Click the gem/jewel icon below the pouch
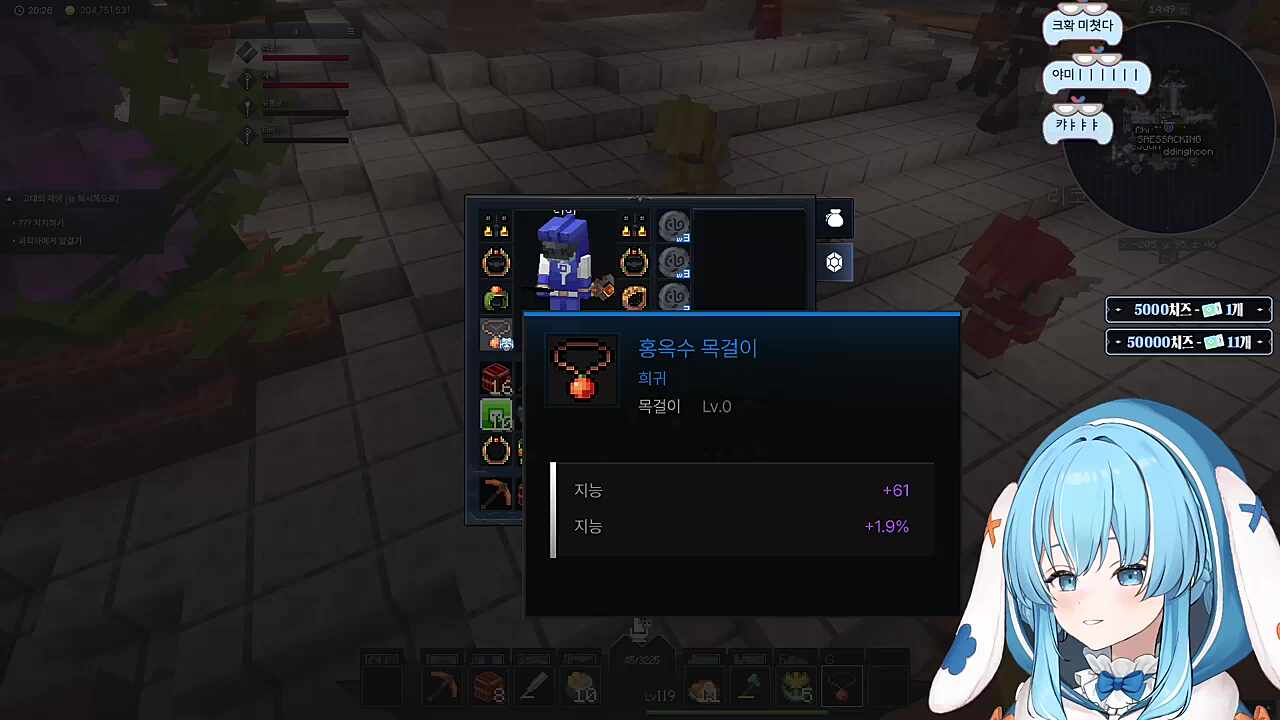 (x=835, y=262)
